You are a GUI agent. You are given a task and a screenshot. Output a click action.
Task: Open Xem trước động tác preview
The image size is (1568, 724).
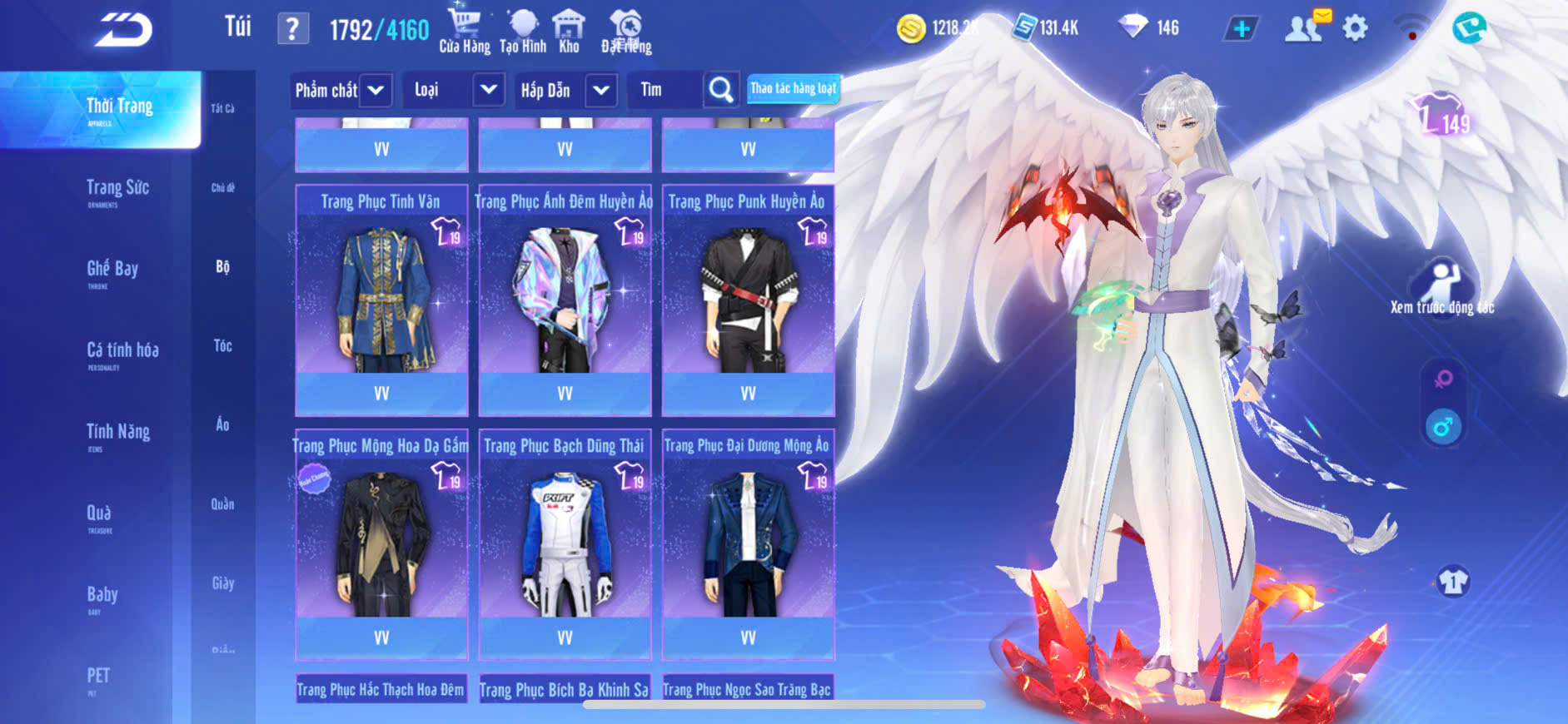[1442, 287]
